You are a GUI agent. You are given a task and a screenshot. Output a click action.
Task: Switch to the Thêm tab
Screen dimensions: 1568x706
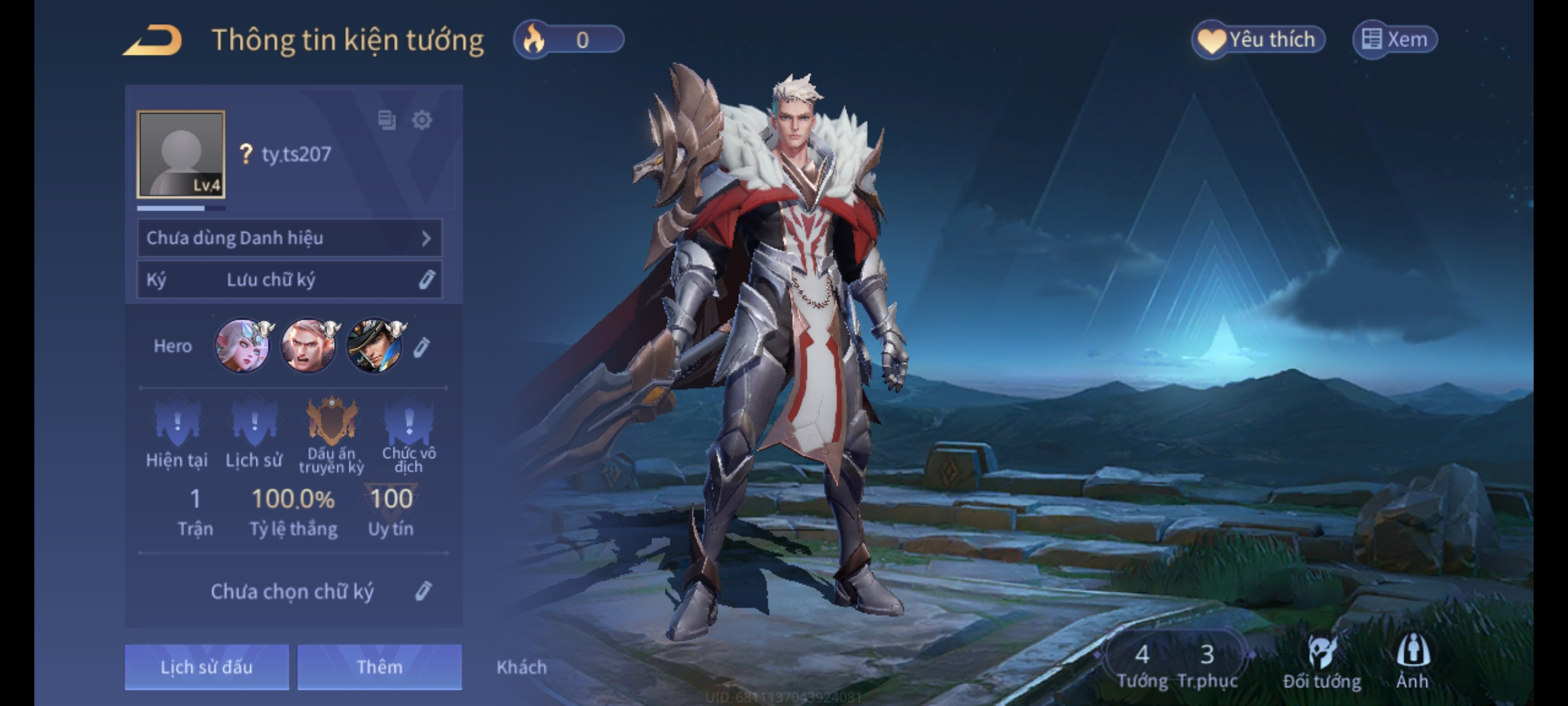click(380, 667)
